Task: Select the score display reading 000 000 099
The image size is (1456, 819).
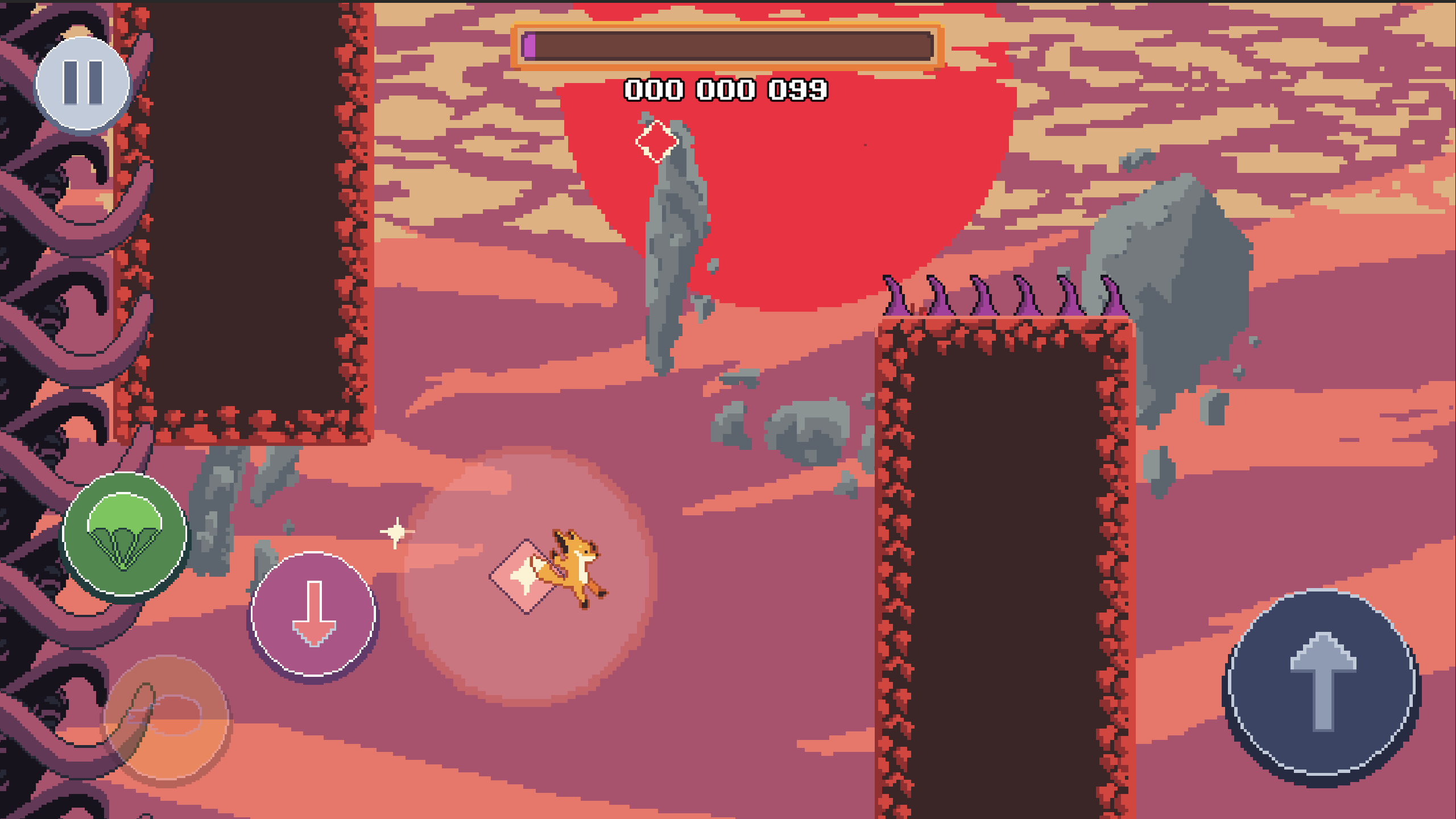Action: coord(726,88)
